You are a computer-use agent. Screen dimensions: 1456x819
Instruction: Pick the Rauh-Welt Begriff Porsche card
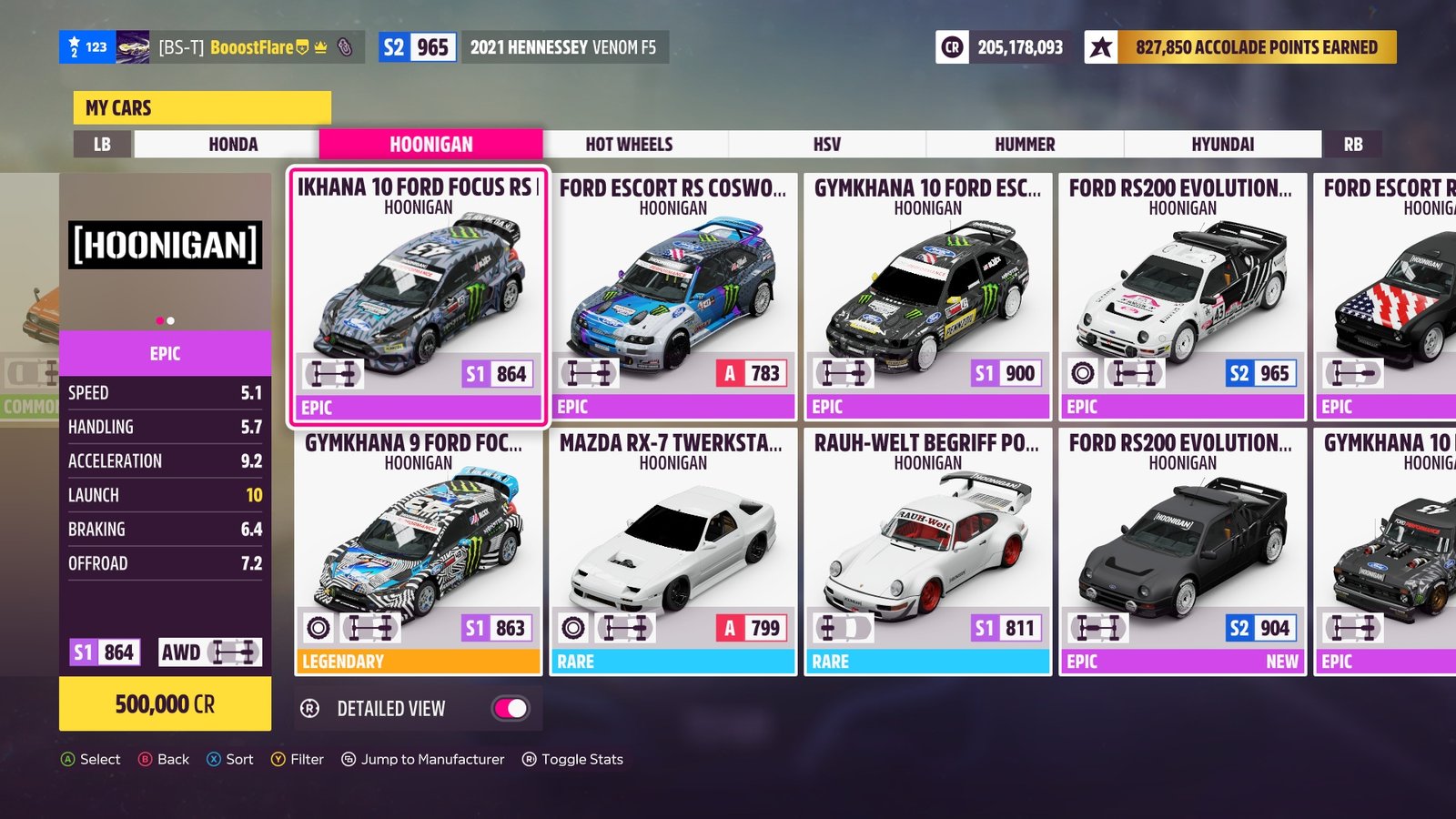[927, 551]
